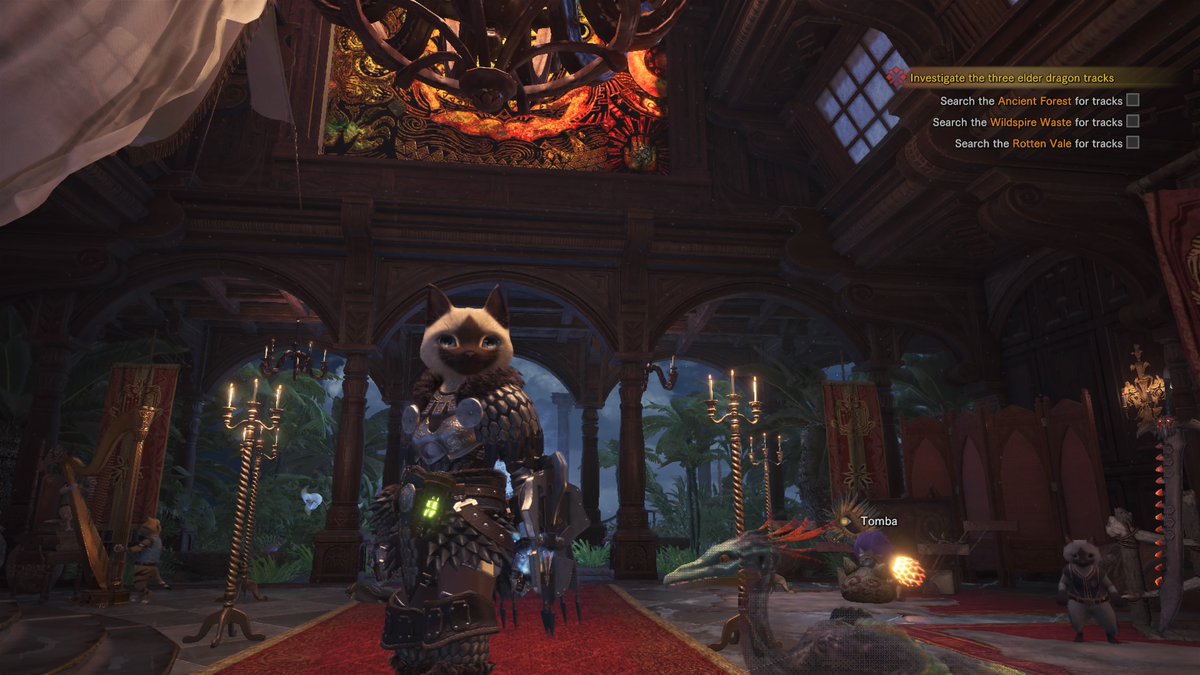Tick the Ancient Forest objective checkbox
The height and width of the screenshot is (675, 1200).
1133,100
